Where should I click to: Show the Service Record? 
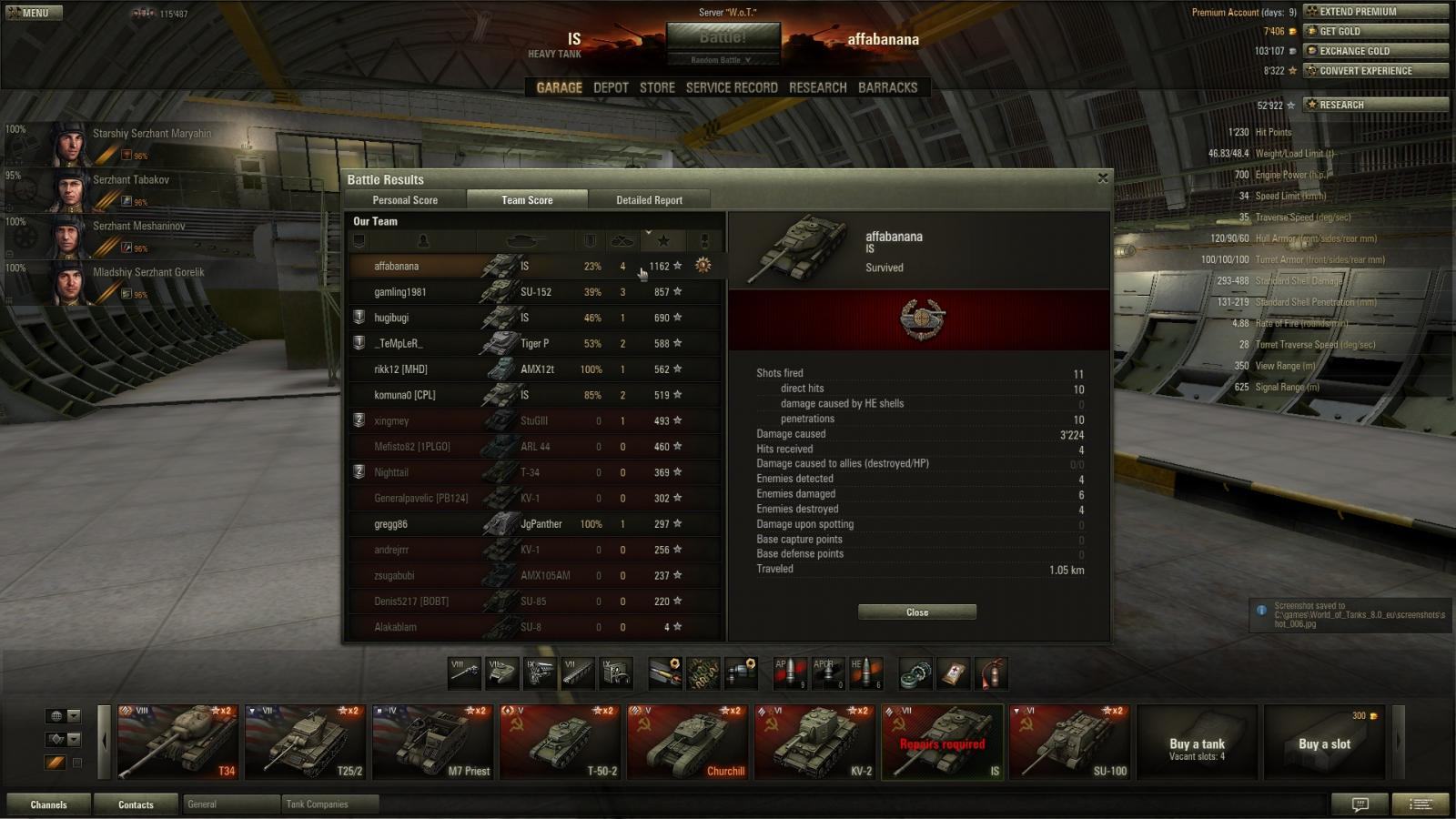coord(732,87)
